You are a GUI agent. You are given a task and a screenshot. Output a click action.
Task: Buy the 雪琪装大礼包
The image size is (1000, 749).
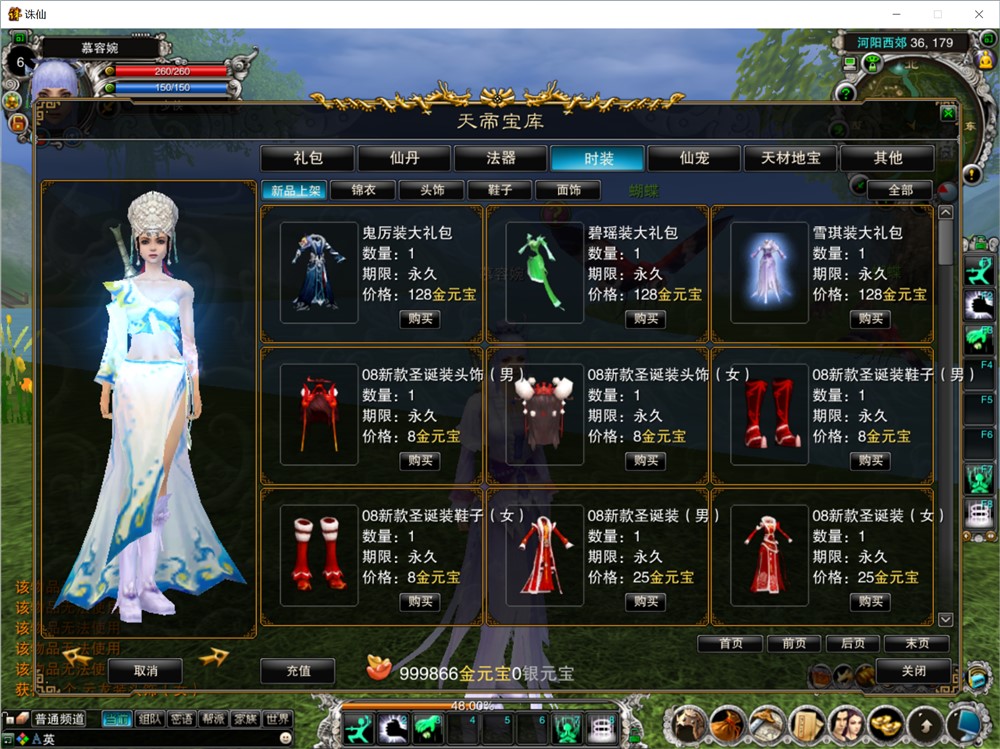870,319
